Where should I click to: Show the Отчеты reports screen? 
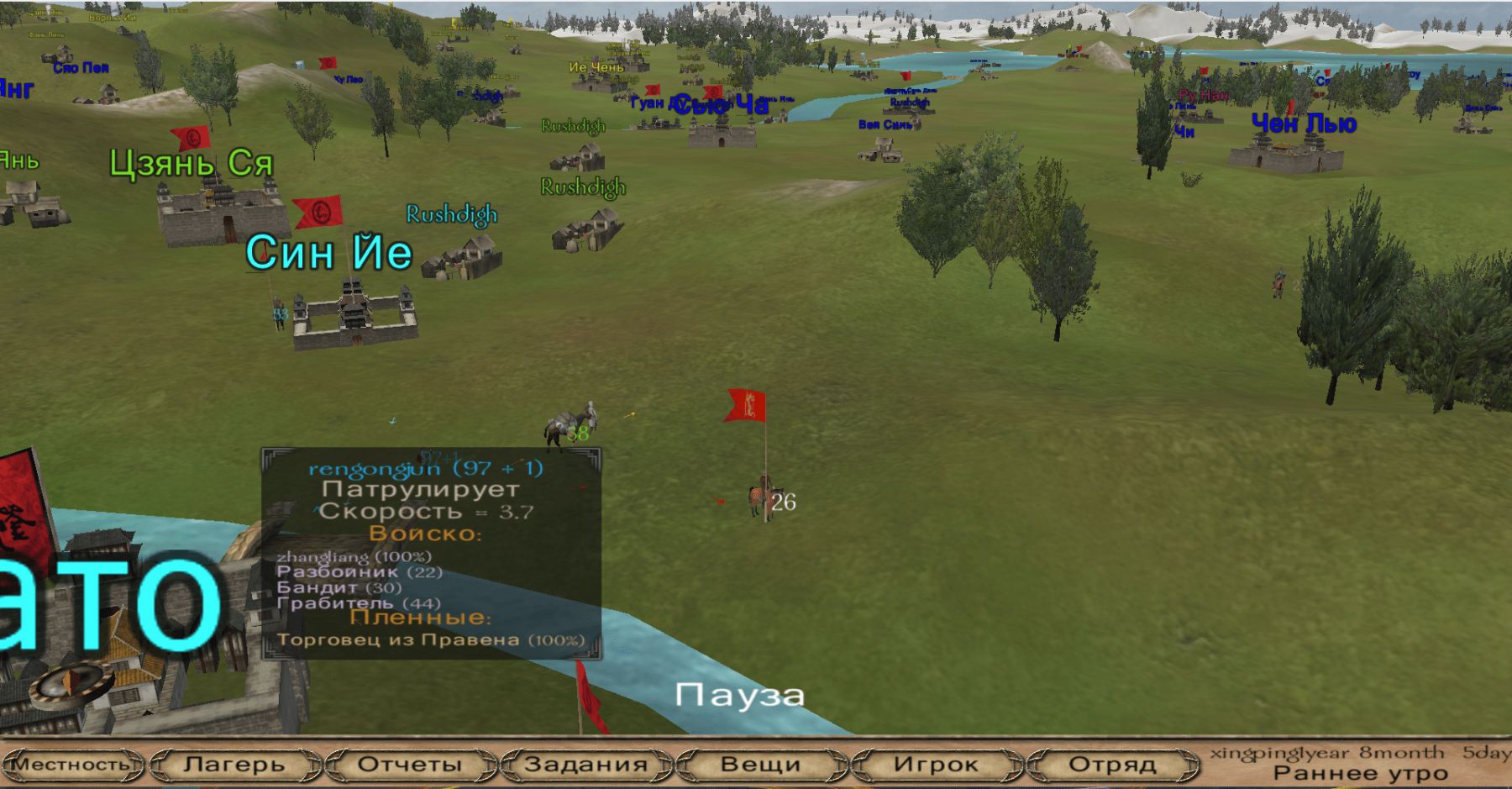click(x=410, y=765)
